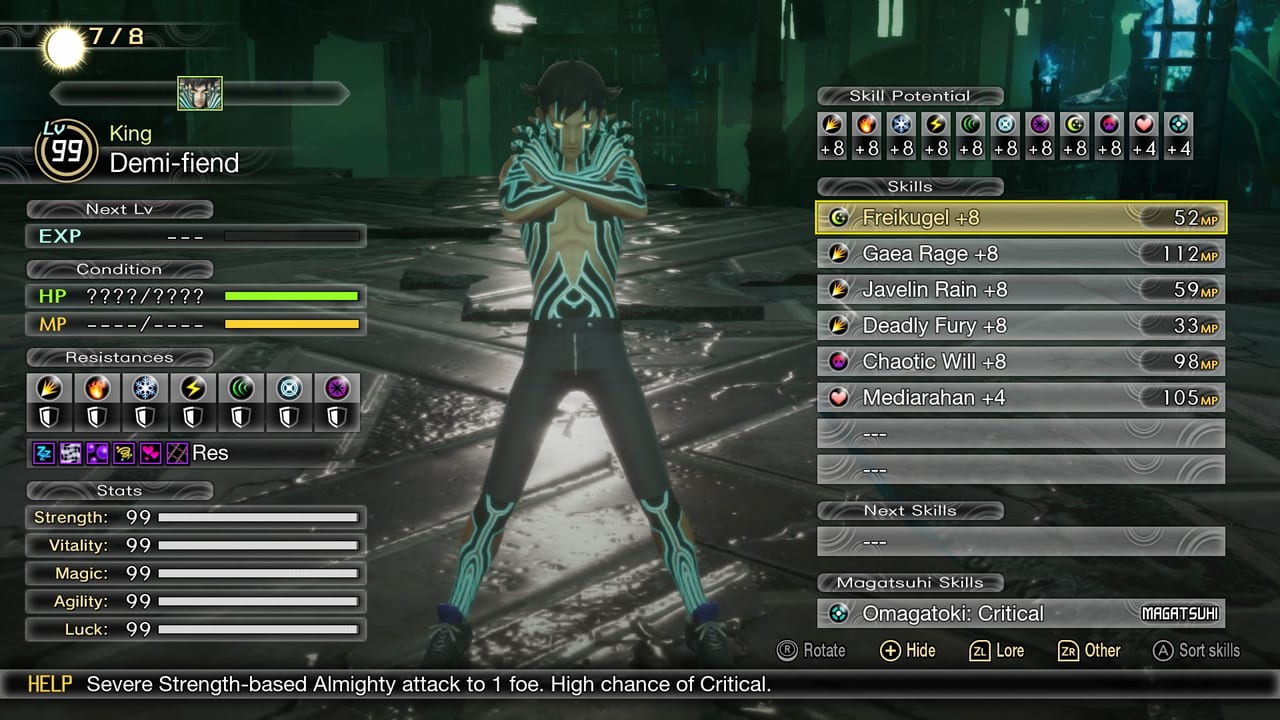Select the Force skill potential icon

pos(972,126)
